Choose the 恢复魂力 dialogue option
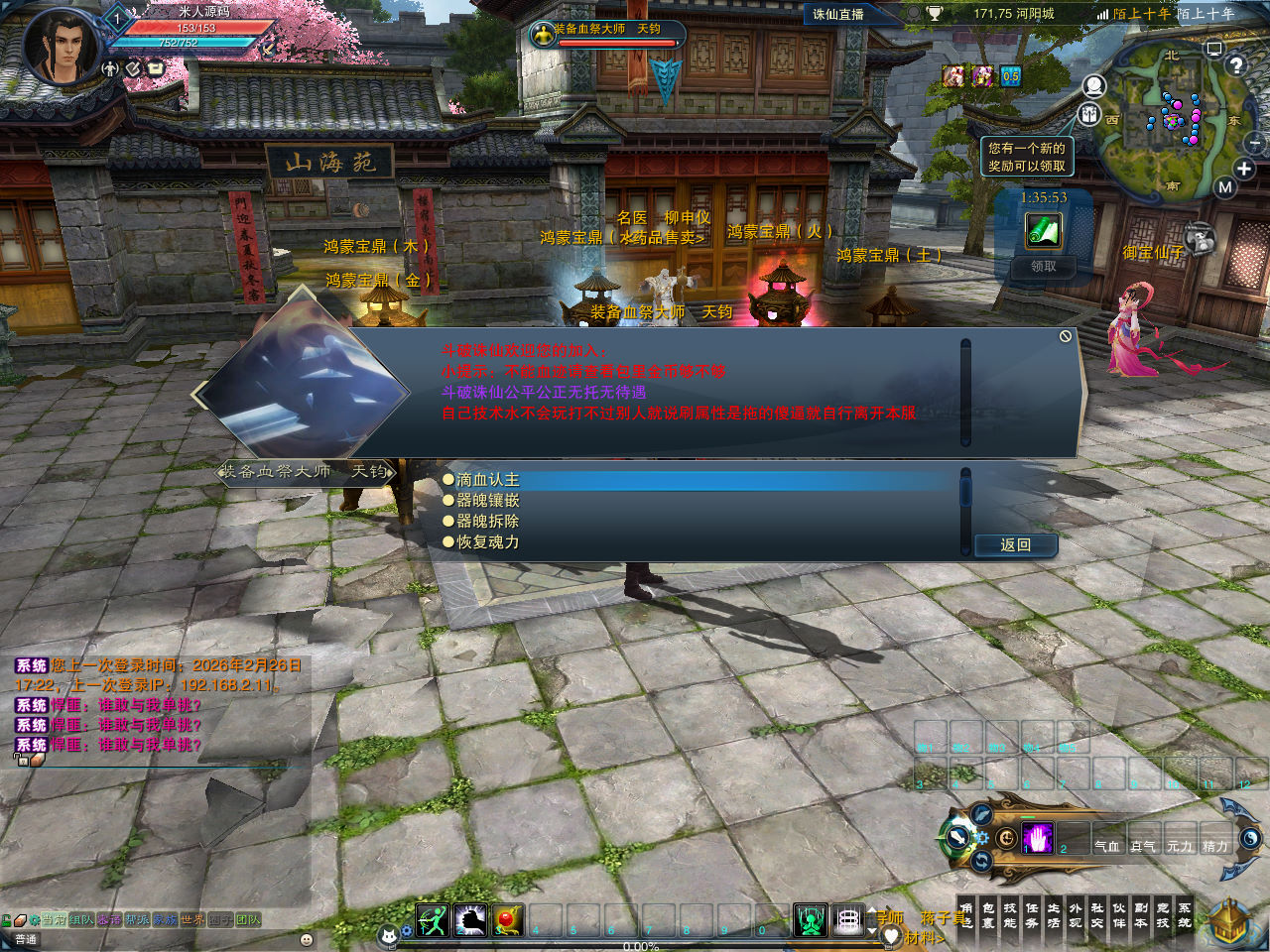This screenshot has height=952, width=1270. click(x=487, y=542)
